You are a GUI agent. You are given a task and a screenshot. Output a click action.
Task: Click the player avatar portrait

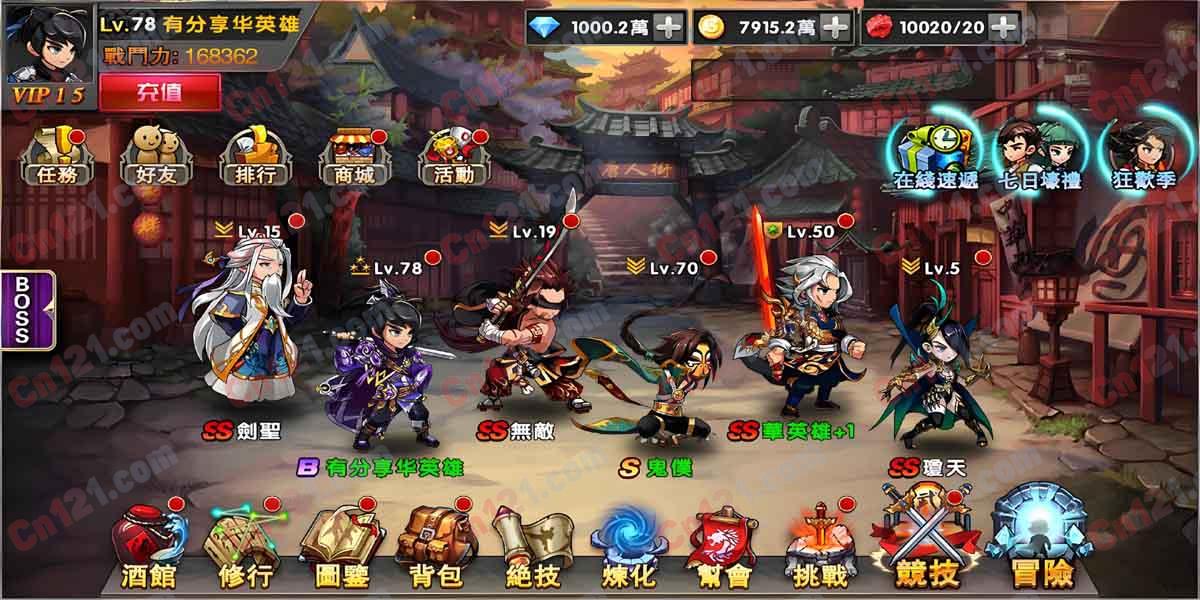pos(47,45)
